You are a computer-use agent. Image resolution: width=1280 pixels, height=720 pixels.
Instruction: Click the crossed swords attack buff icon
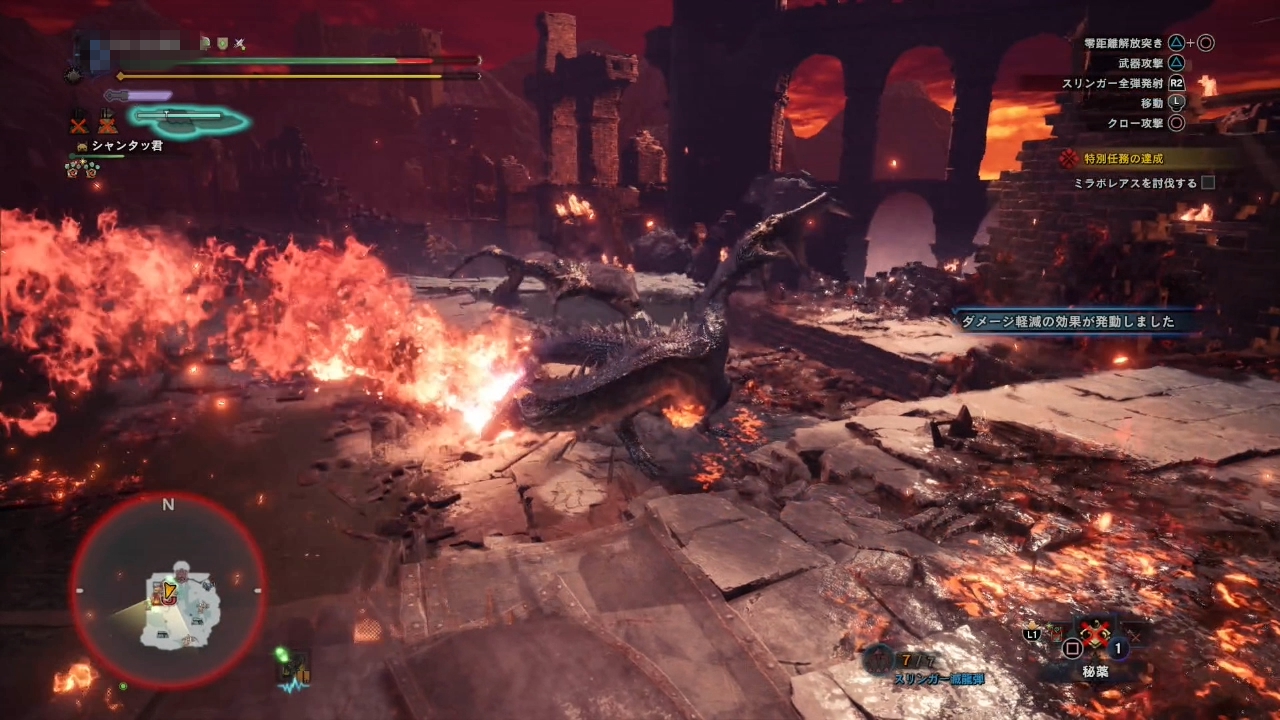(x=239, y=44)
